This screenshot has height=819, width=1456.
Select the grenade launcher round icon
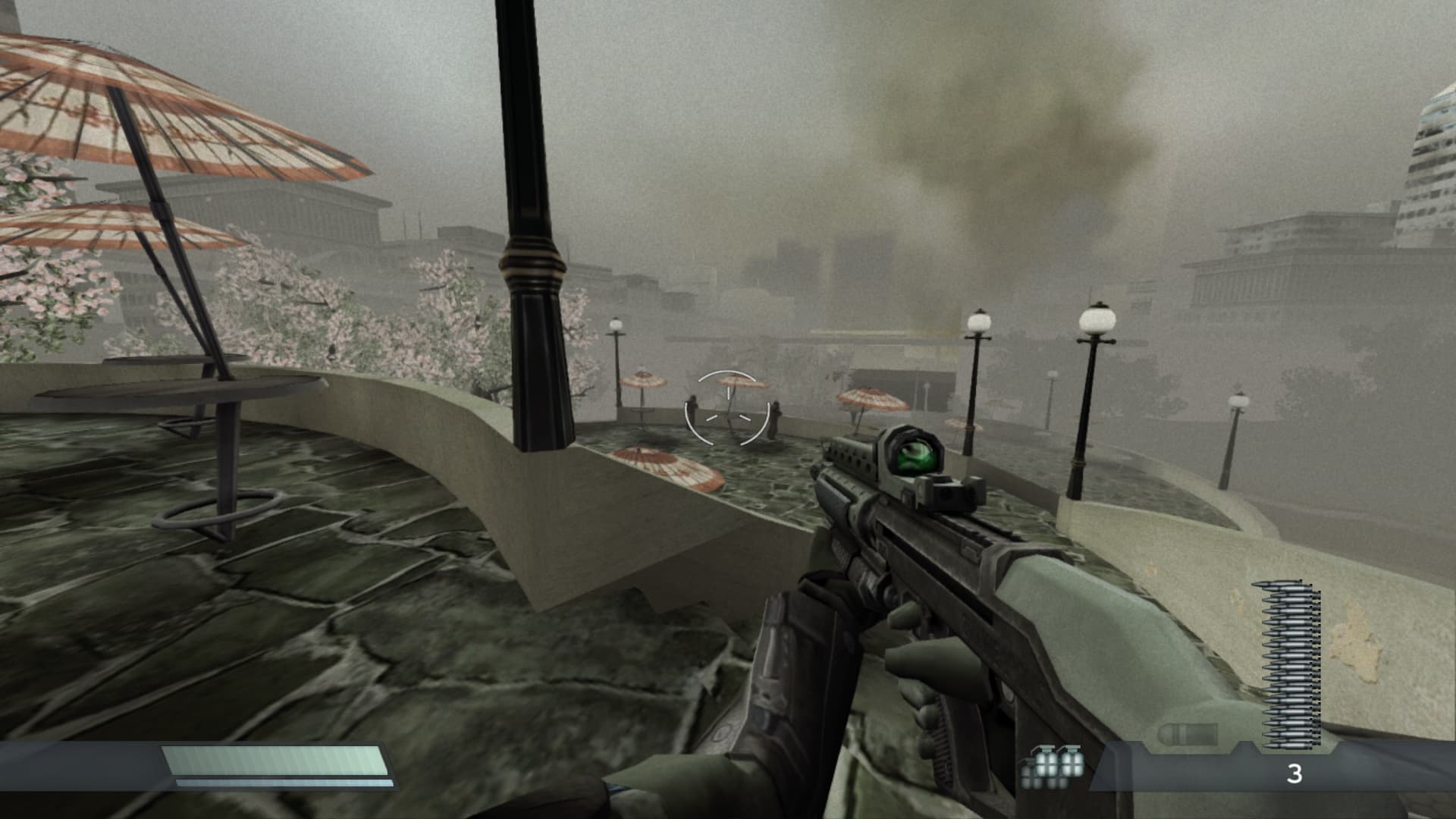(1188, 734)
